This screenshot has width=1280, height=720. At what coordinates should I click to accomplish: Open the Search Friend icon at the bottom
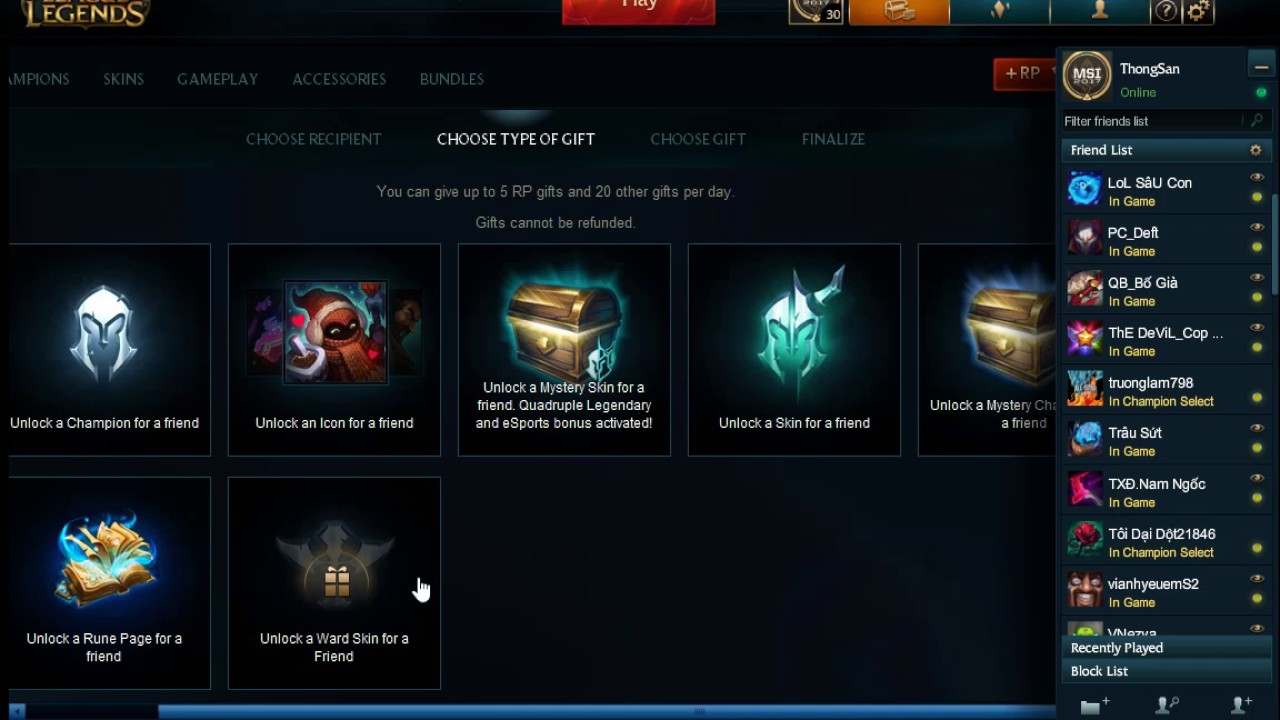click(1166, 706)
